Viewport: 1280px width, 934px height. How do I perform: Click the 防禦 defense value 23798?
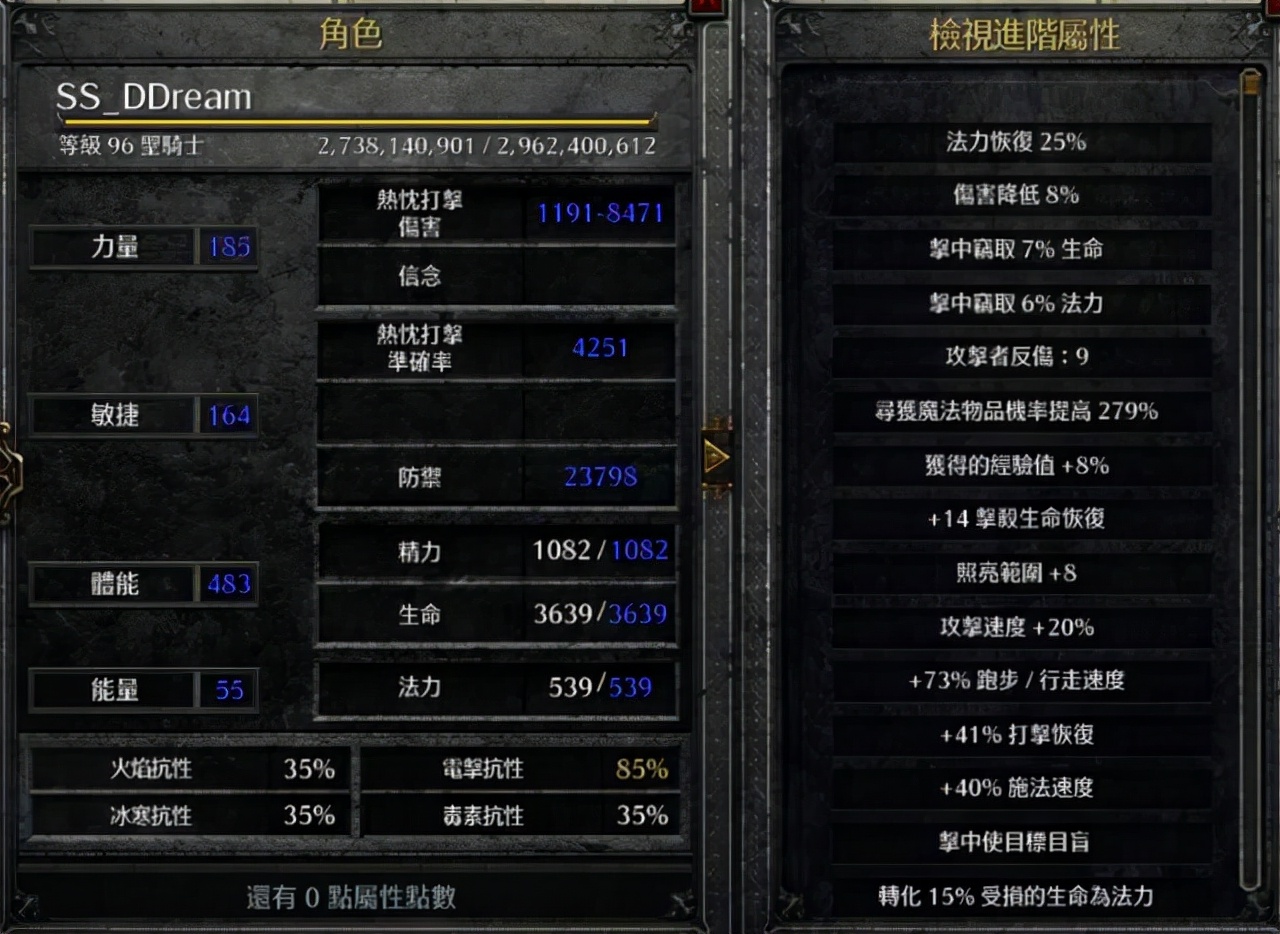pyautogui.click(x=599, y=477)
